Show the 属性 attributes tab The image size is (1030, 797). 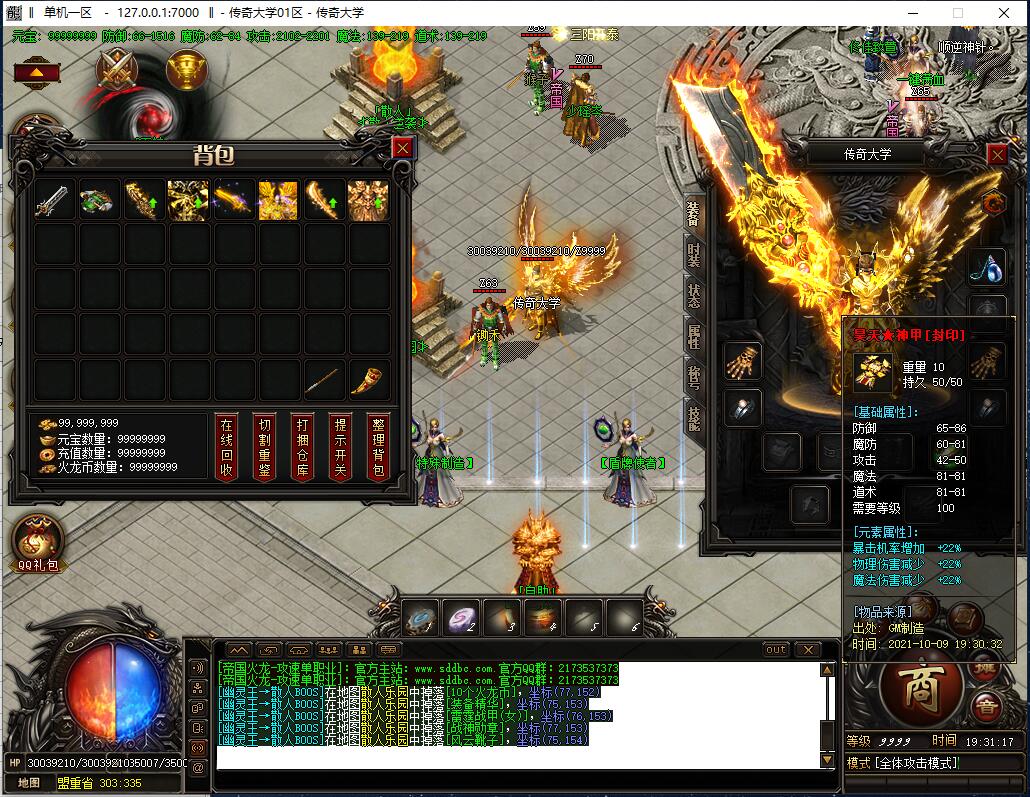tap(694, 337)
